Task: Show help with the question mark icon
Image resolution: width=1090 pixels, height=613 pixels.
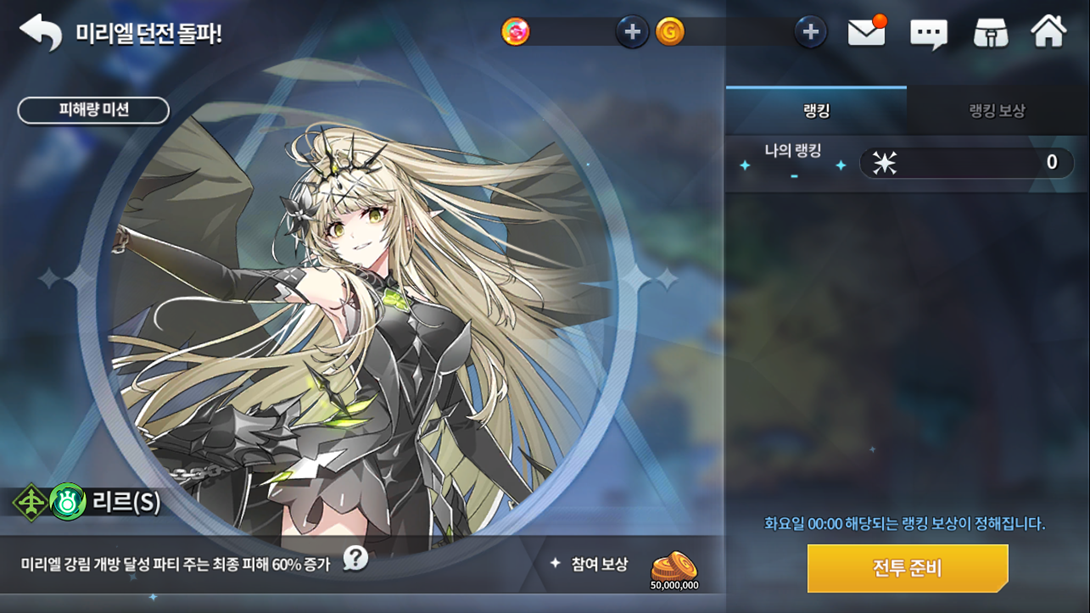Action: (x=355, y=558)
